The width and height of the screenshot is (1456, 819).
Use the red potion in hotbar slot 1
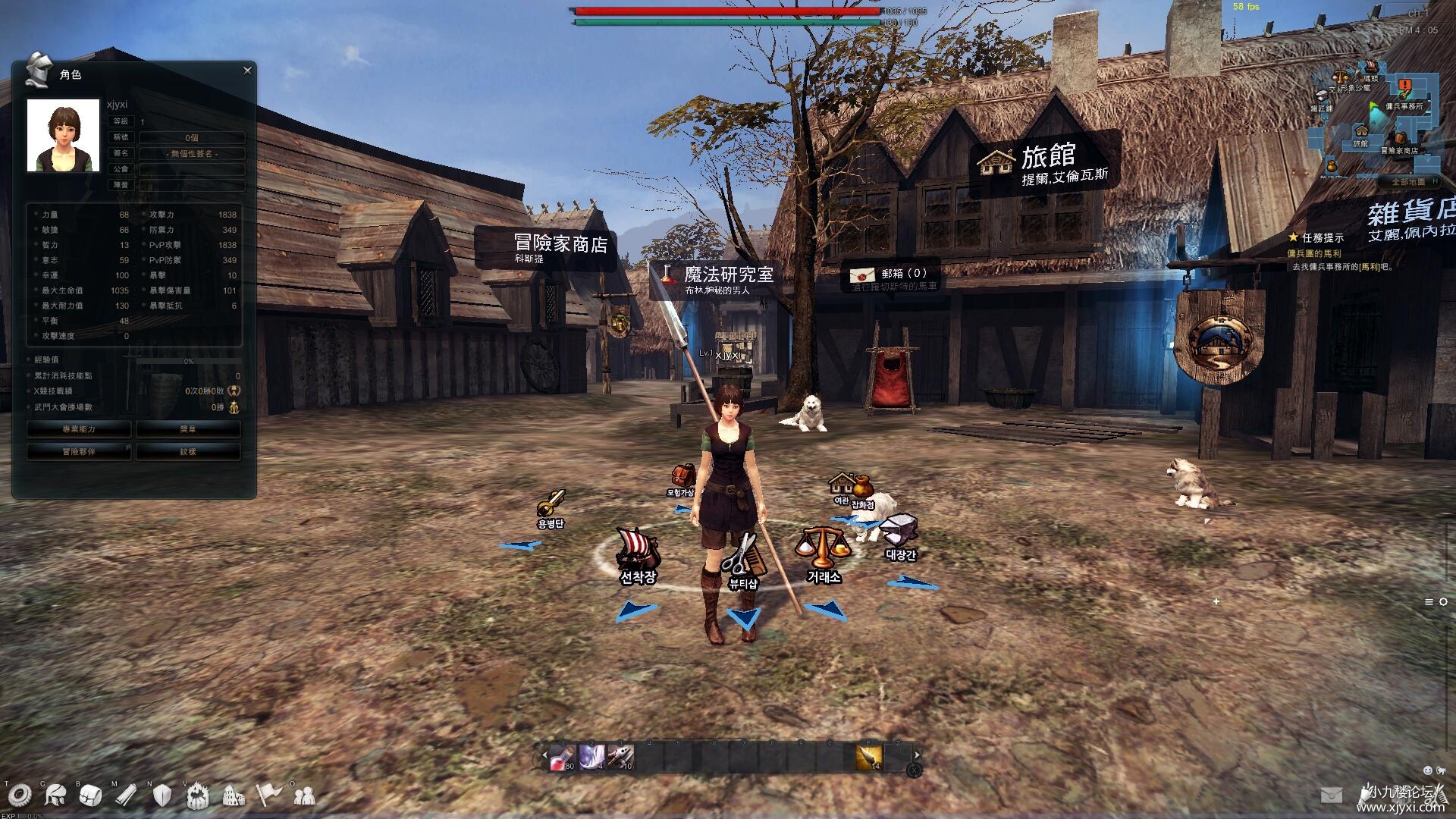click(561, 757)
